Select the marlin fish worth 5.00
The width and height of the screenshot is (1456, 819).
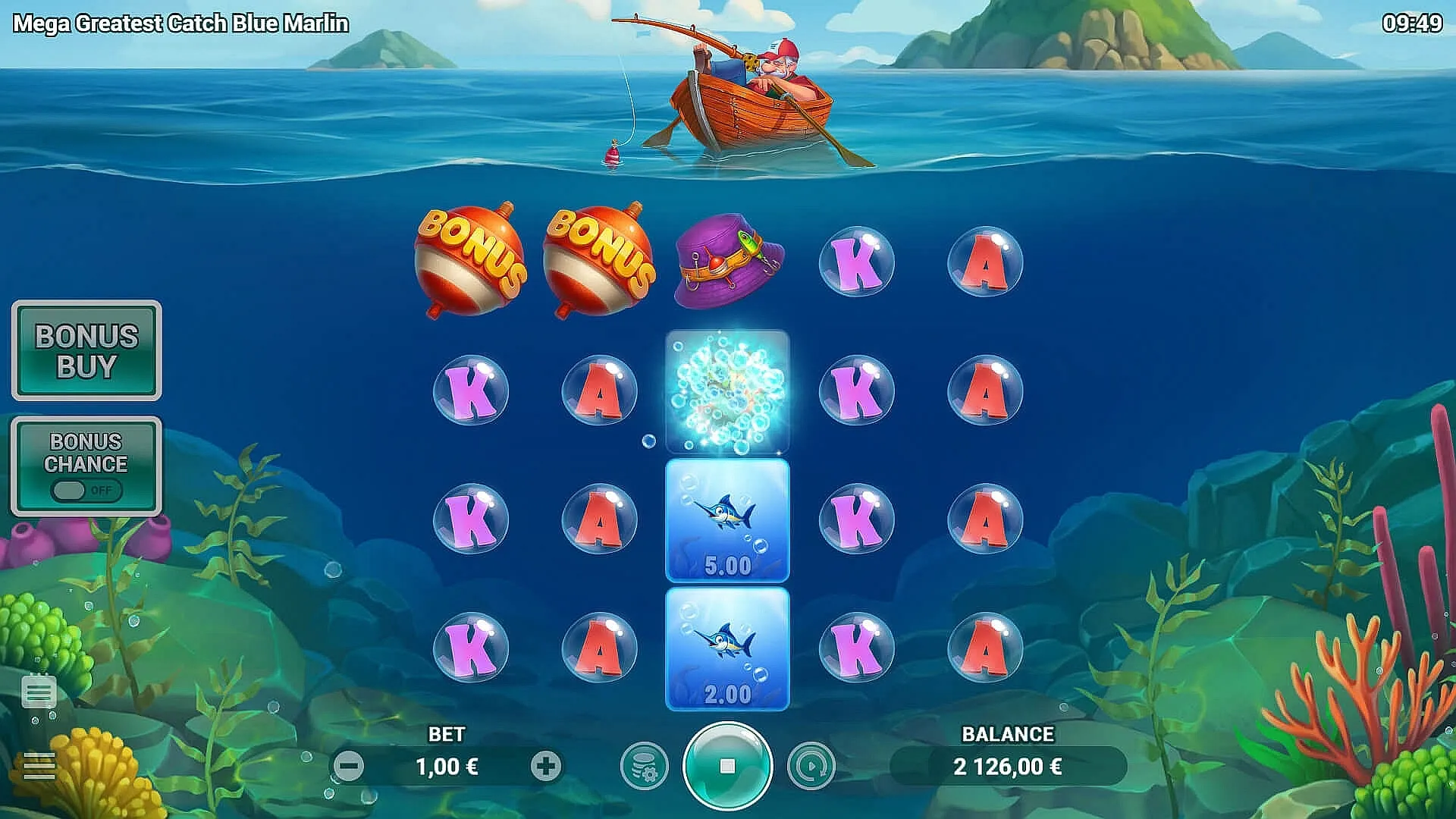728,519
